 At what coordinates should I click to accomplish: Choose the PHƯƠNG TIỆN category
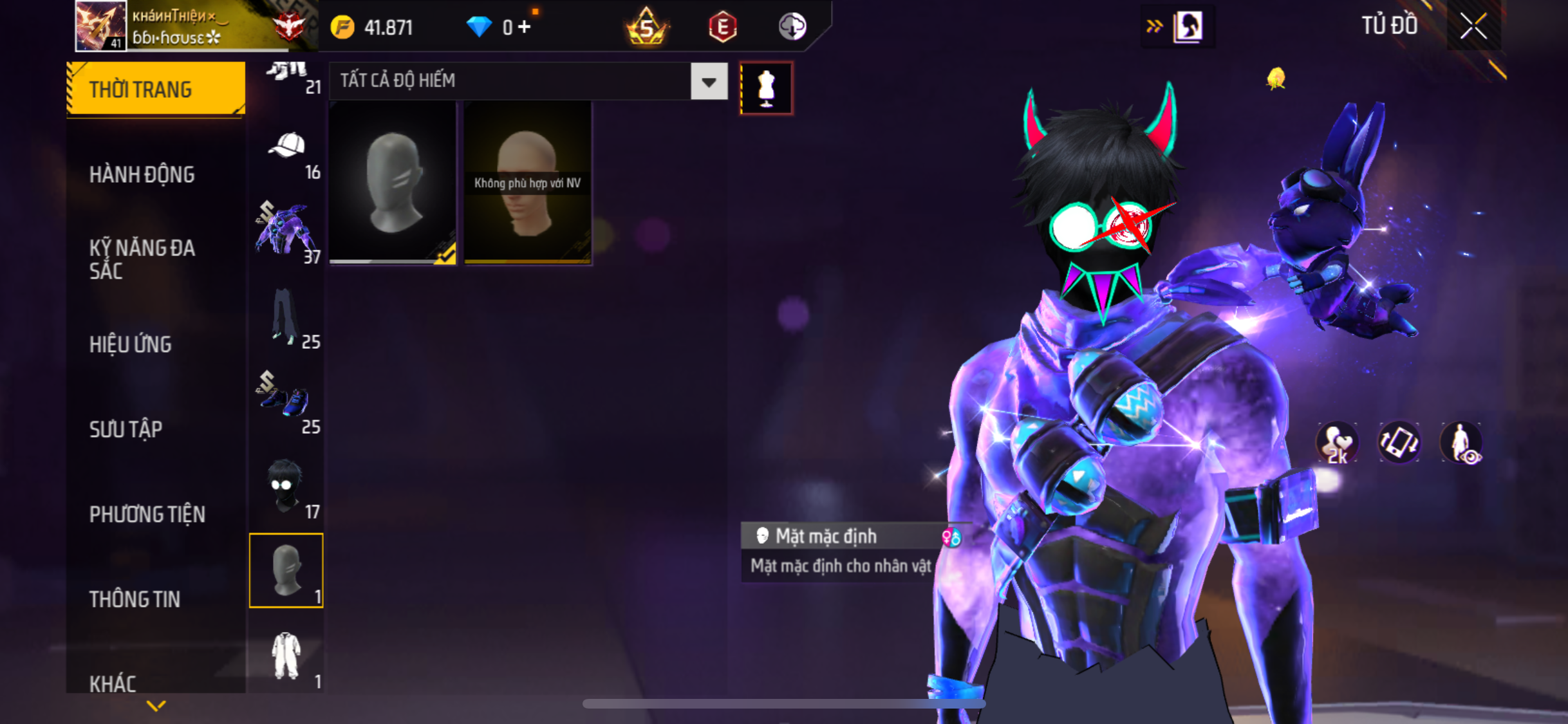pyautogui.click(x=147, y=514)
